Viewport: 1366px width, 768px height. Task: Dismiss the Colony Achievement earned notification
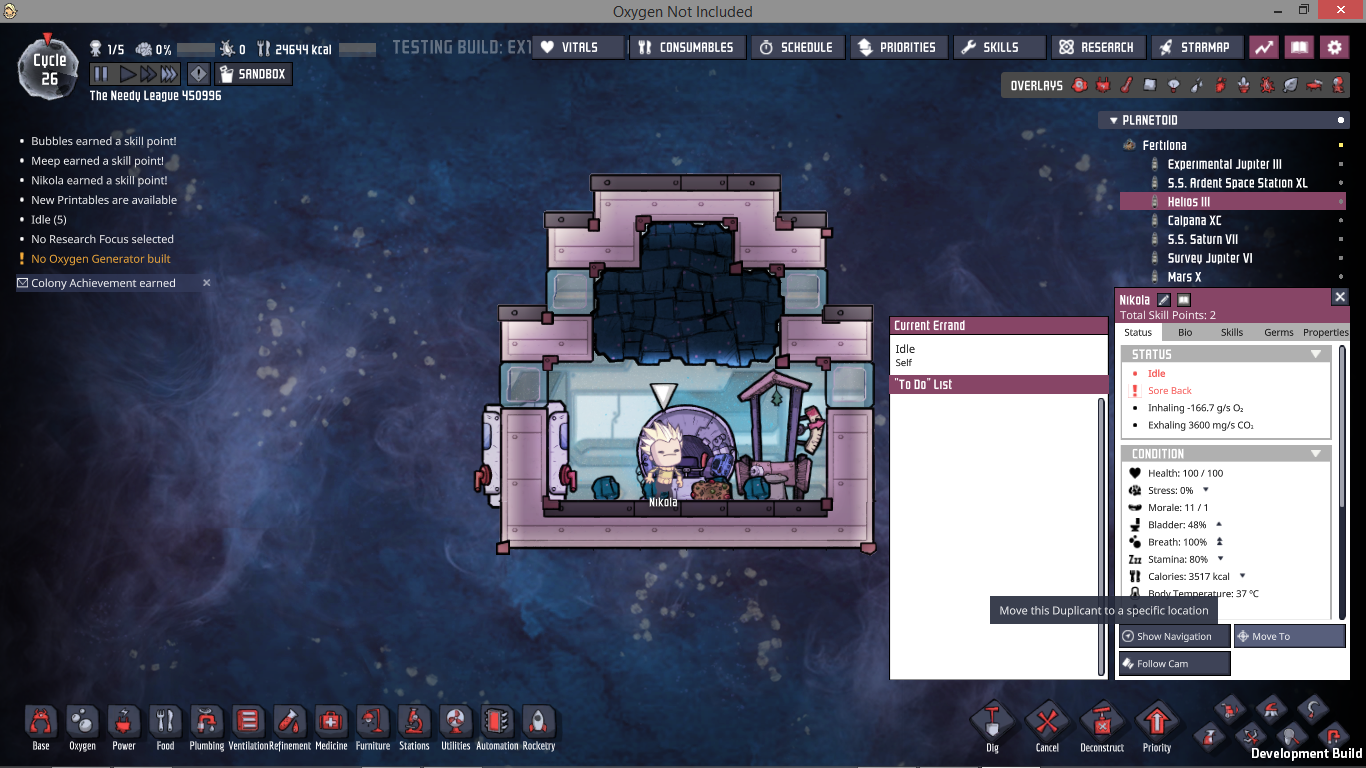[207, 283]
